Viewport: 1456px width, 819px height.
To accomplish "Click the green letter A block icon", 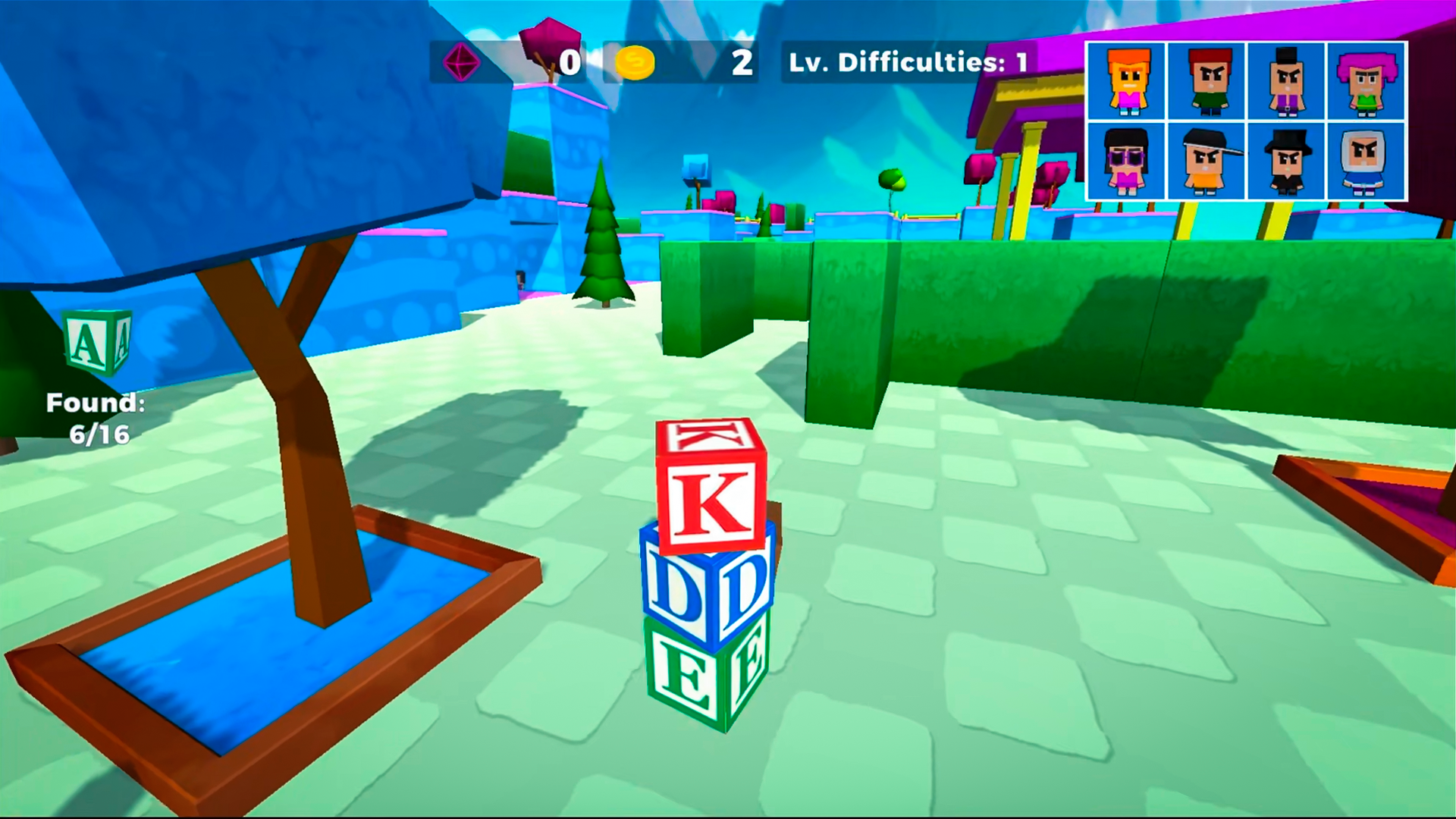I will point(98,341).
